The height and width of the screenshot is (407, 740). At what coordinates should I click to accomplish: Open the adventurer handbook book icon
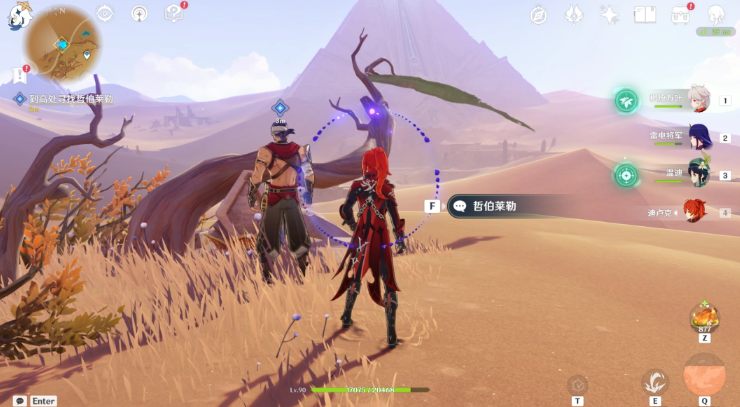pos(645,15)
